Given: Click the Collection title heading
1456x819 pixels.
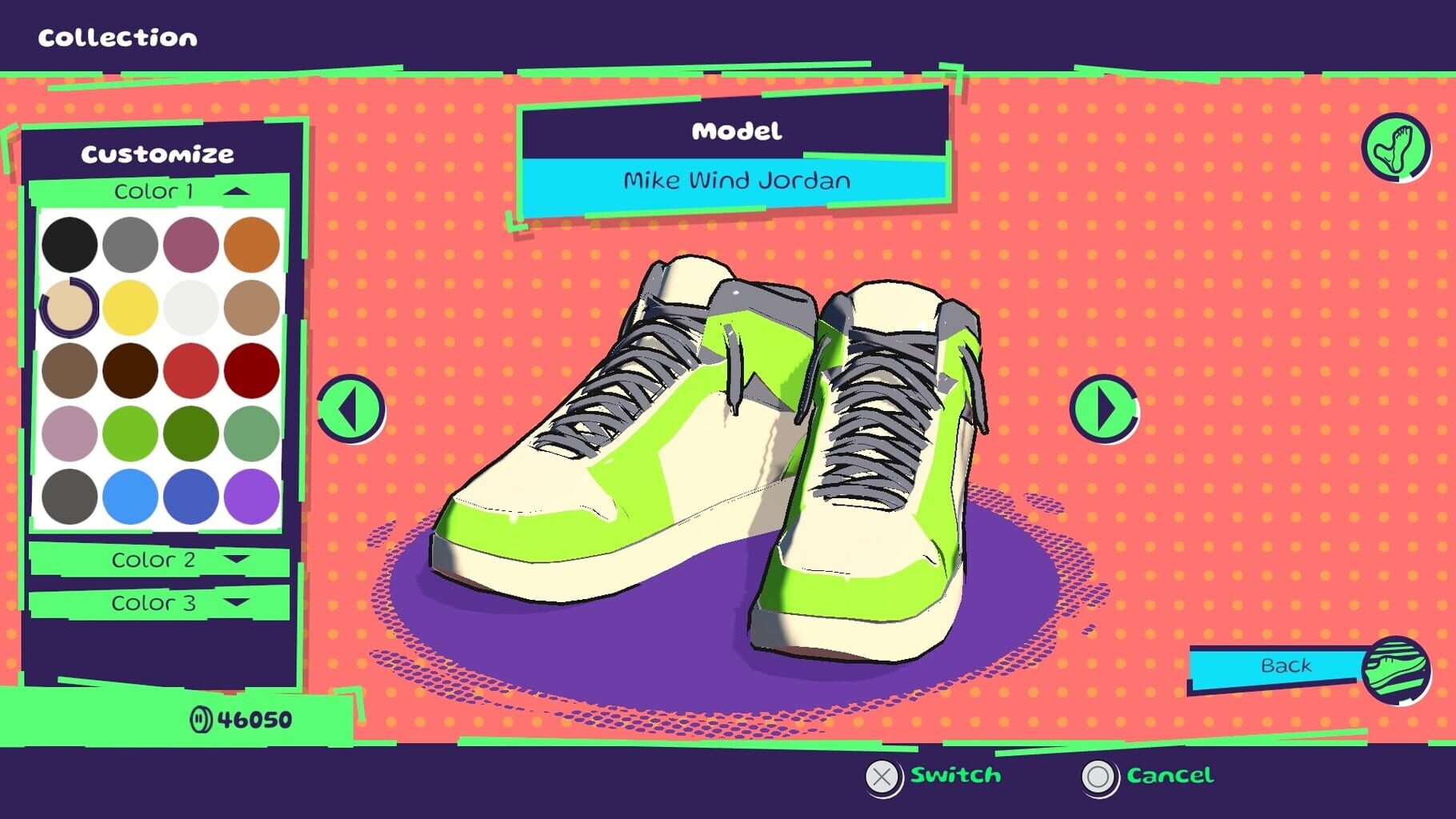Looking at the screenshot, I should pos(117,36).
